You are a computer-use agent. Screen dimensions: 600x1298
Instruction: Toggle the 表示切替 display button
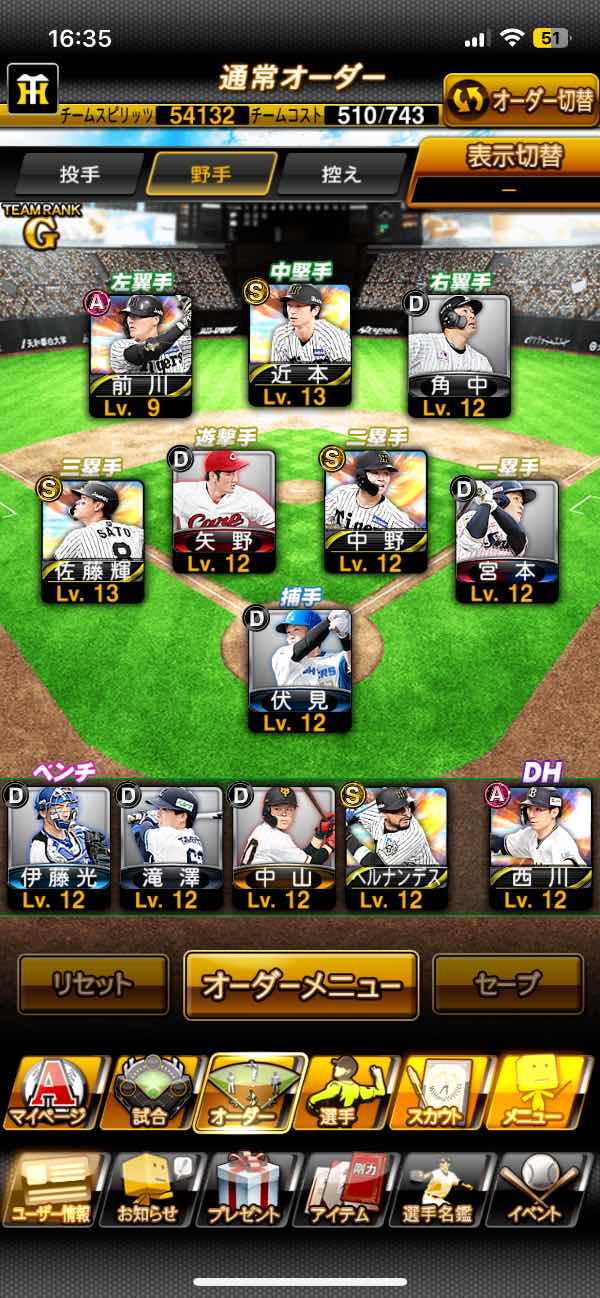pos(507,170)
